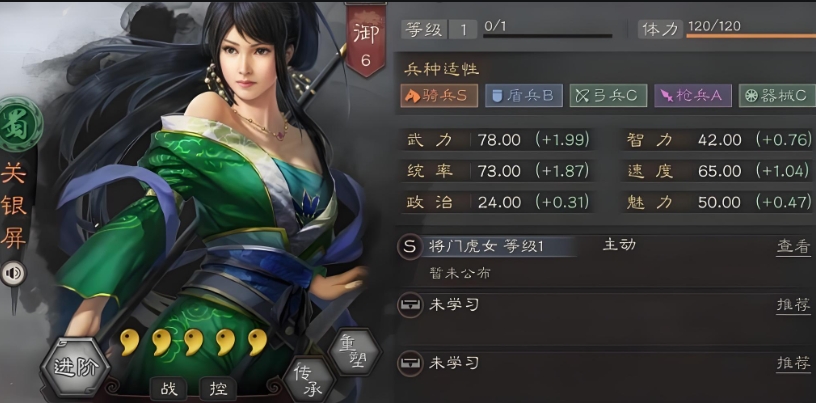Click 查看 to view the skill
The height and width of the screenshot is (403, 816).
(x=792, y=246)
